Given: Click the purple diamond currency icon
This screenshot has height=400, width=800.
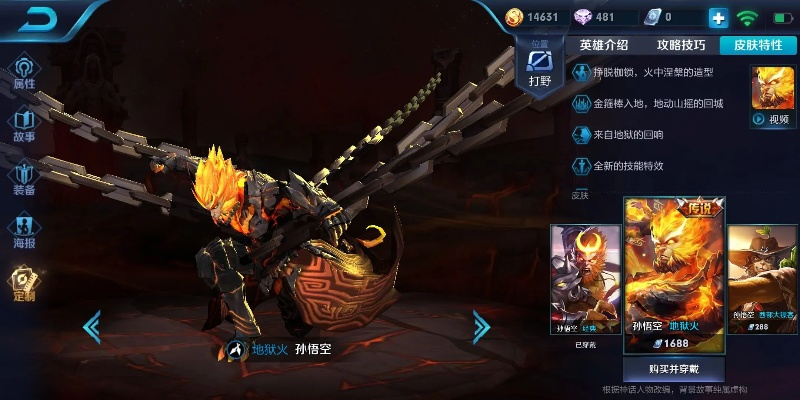Looking at the screenshot, I should [582, 17].
